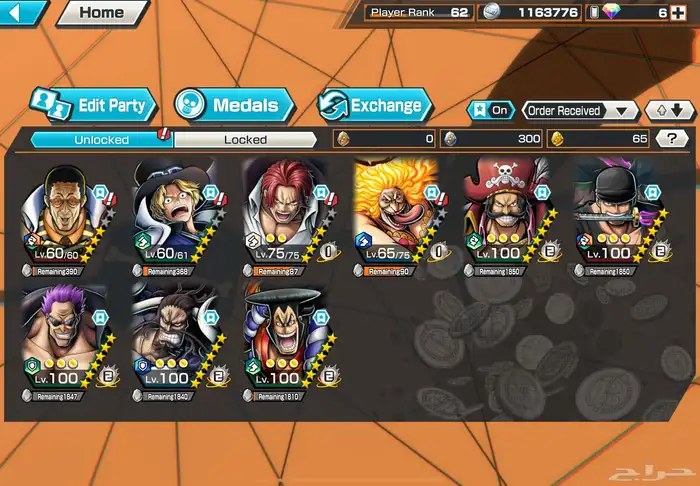Flip the ascending/descending sort order

669,110
